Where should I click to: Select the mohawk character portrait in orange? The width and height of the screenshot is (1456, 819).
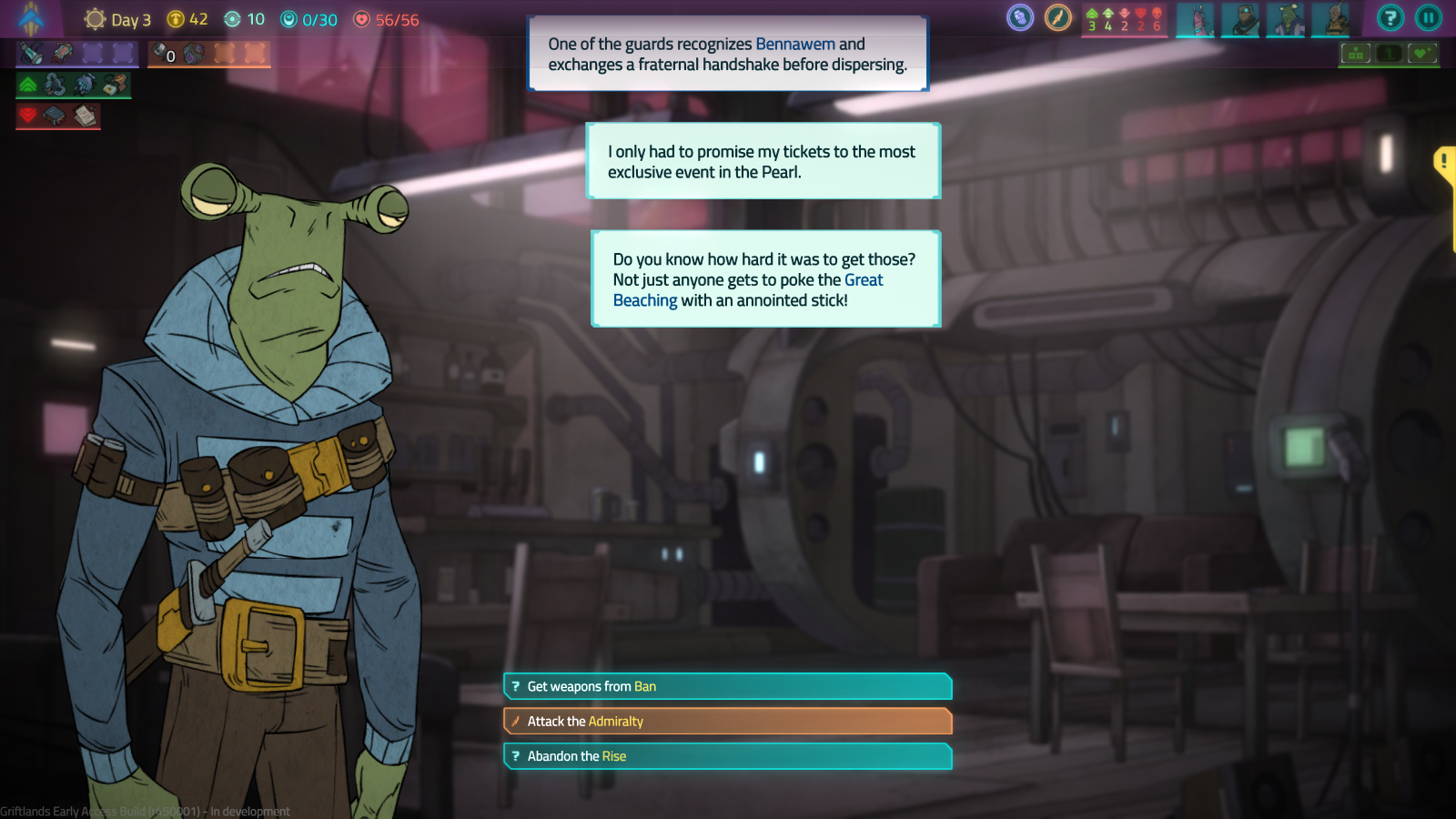point(1331,19)
